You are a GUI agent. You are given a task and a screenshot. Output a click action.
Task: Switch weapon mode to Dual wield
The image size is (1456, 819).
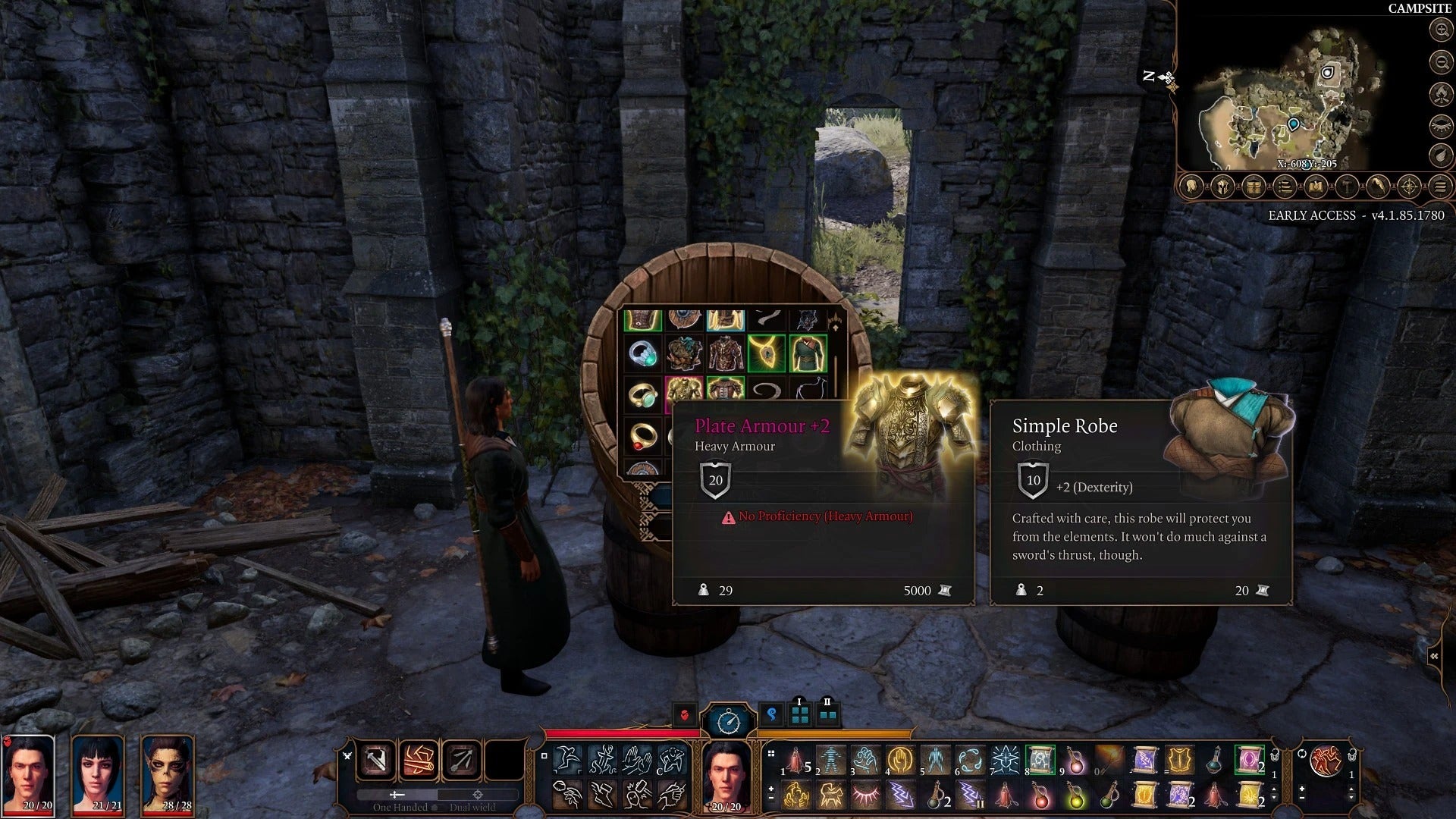coord(477,795)
